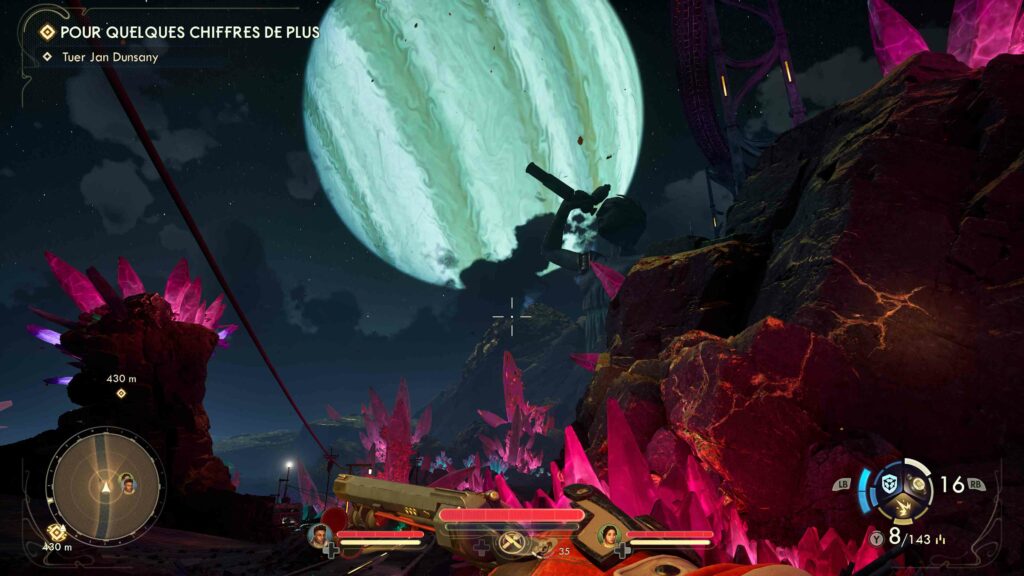Select the burst icon in the ability wheel
This screenshot has width=1024, height=576.
[x=903, y=508]
